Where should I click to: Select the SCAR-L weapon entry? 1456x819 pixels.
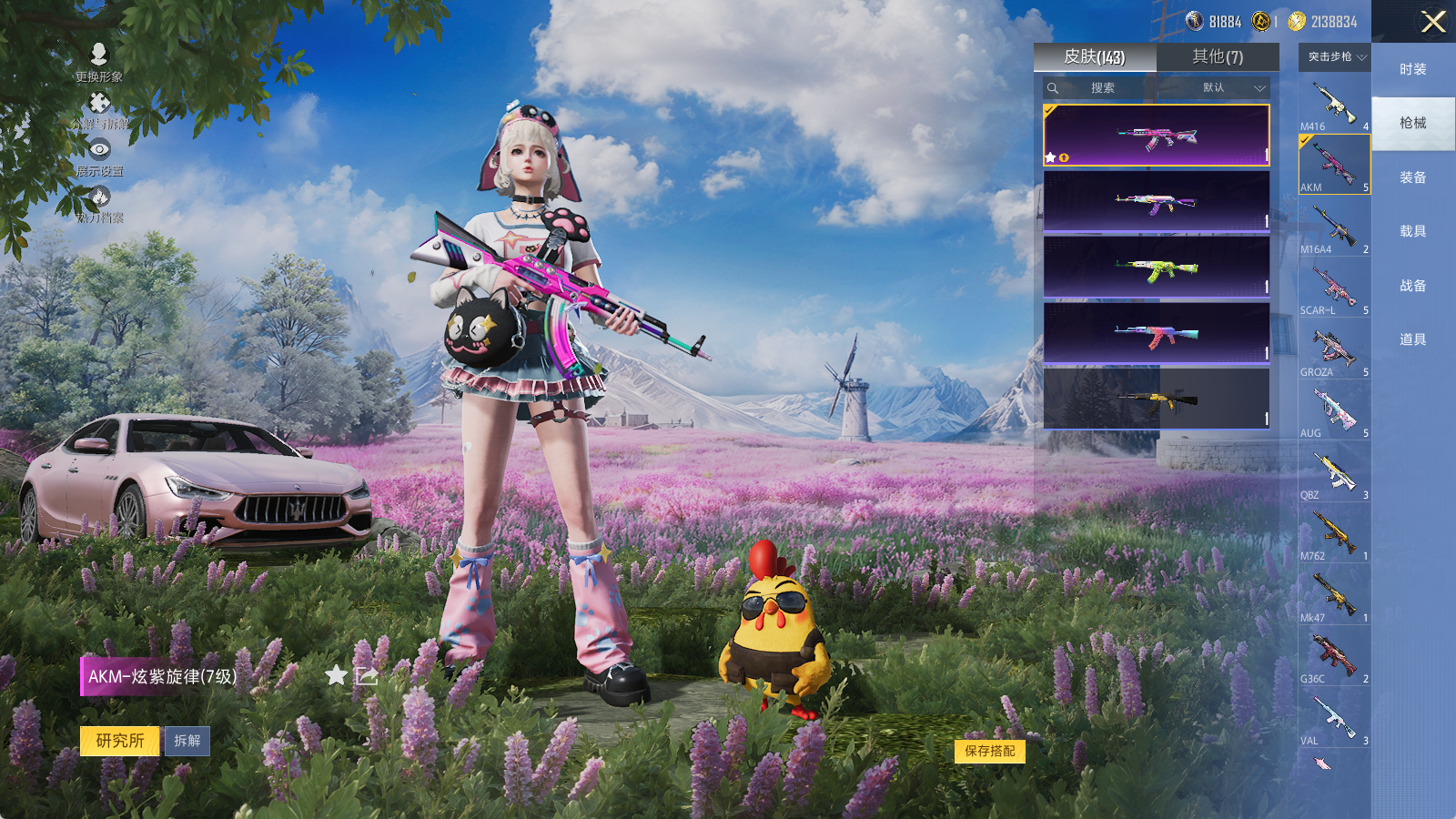(1334, 289)
